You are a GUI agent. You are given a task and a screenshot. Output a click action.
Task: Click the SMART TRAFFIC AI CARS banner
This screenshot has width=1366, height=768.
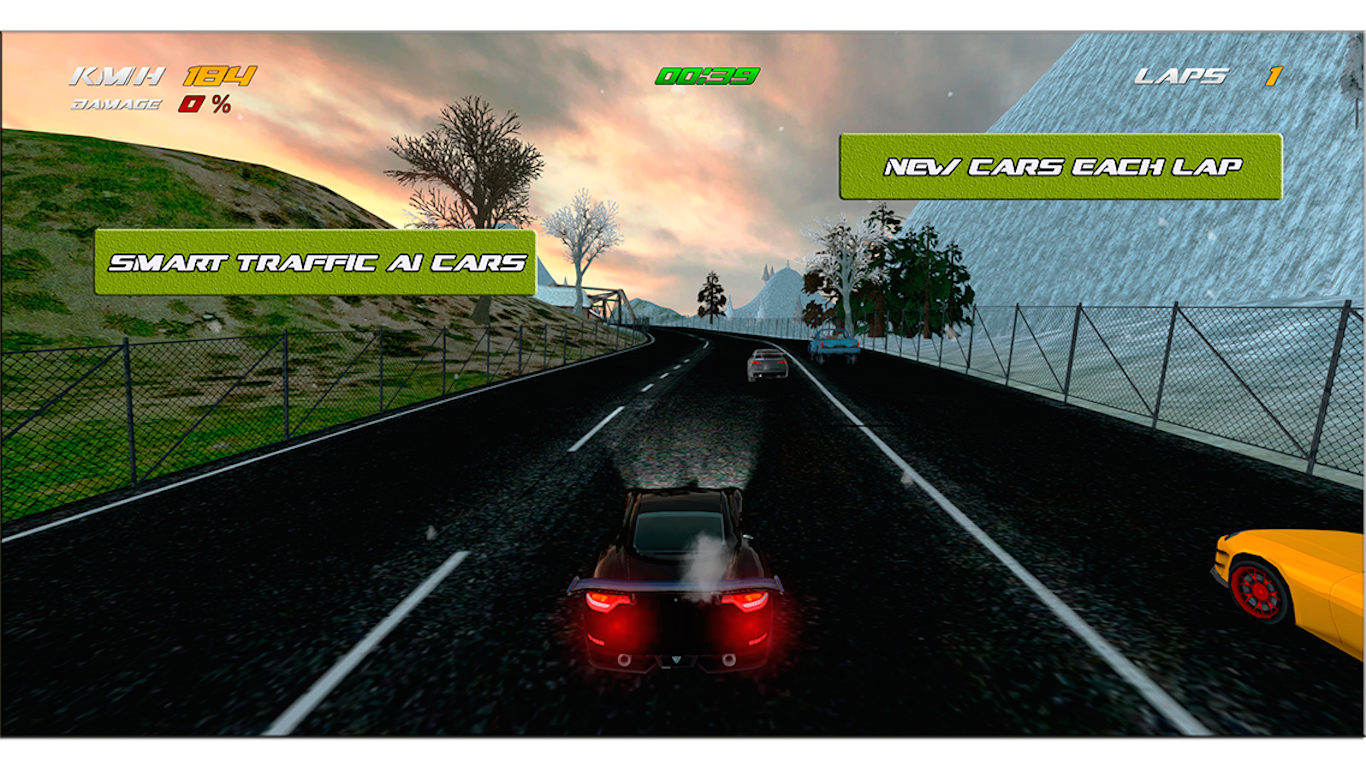pyautogui.click(x=318, y=261)
